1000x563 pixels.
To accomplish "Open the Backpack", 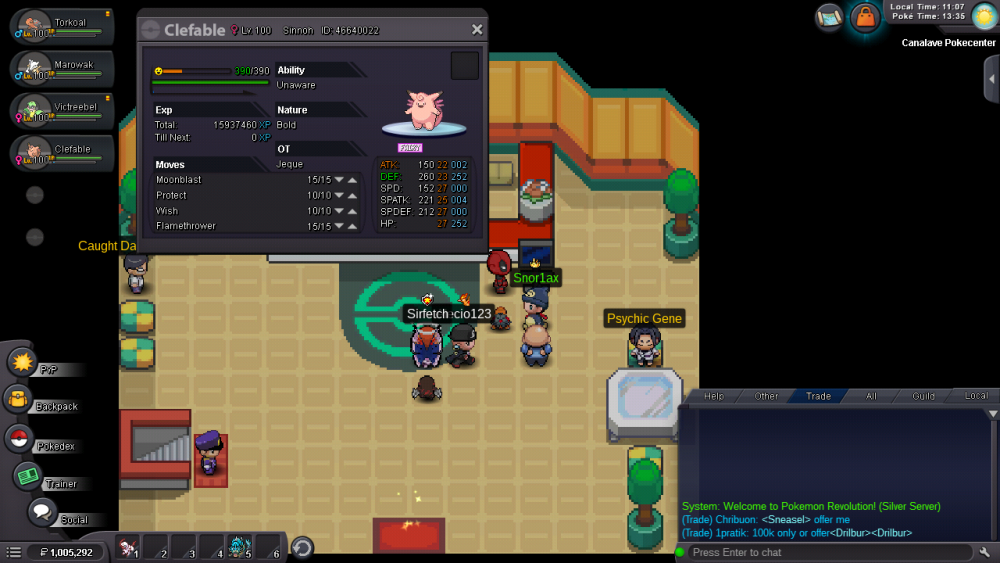I will [19, 401].
